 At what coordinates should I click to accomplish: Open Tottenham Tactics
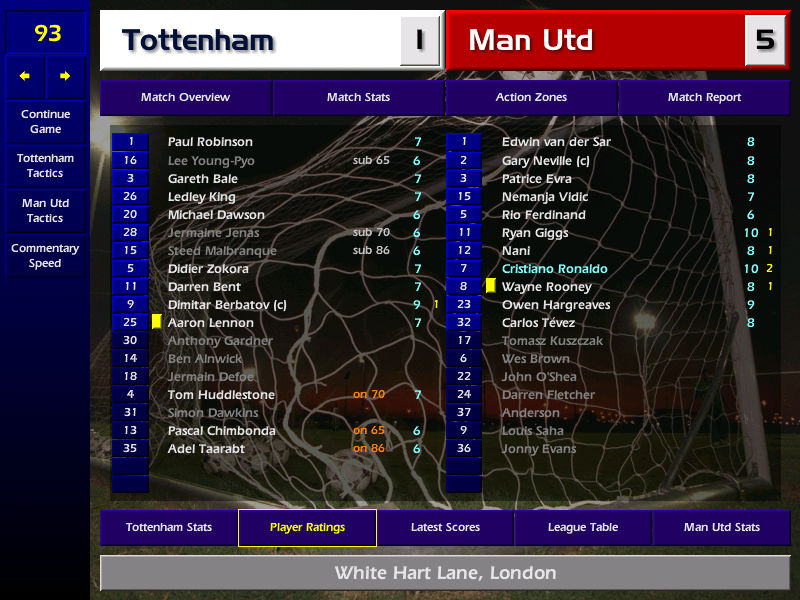(45, 166)
